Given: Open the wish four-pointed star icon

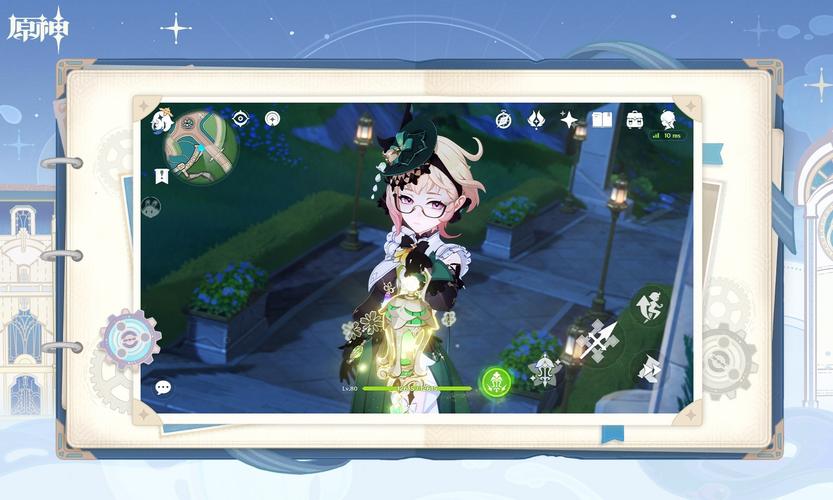Looking at the screenshot, I should 569,120.
